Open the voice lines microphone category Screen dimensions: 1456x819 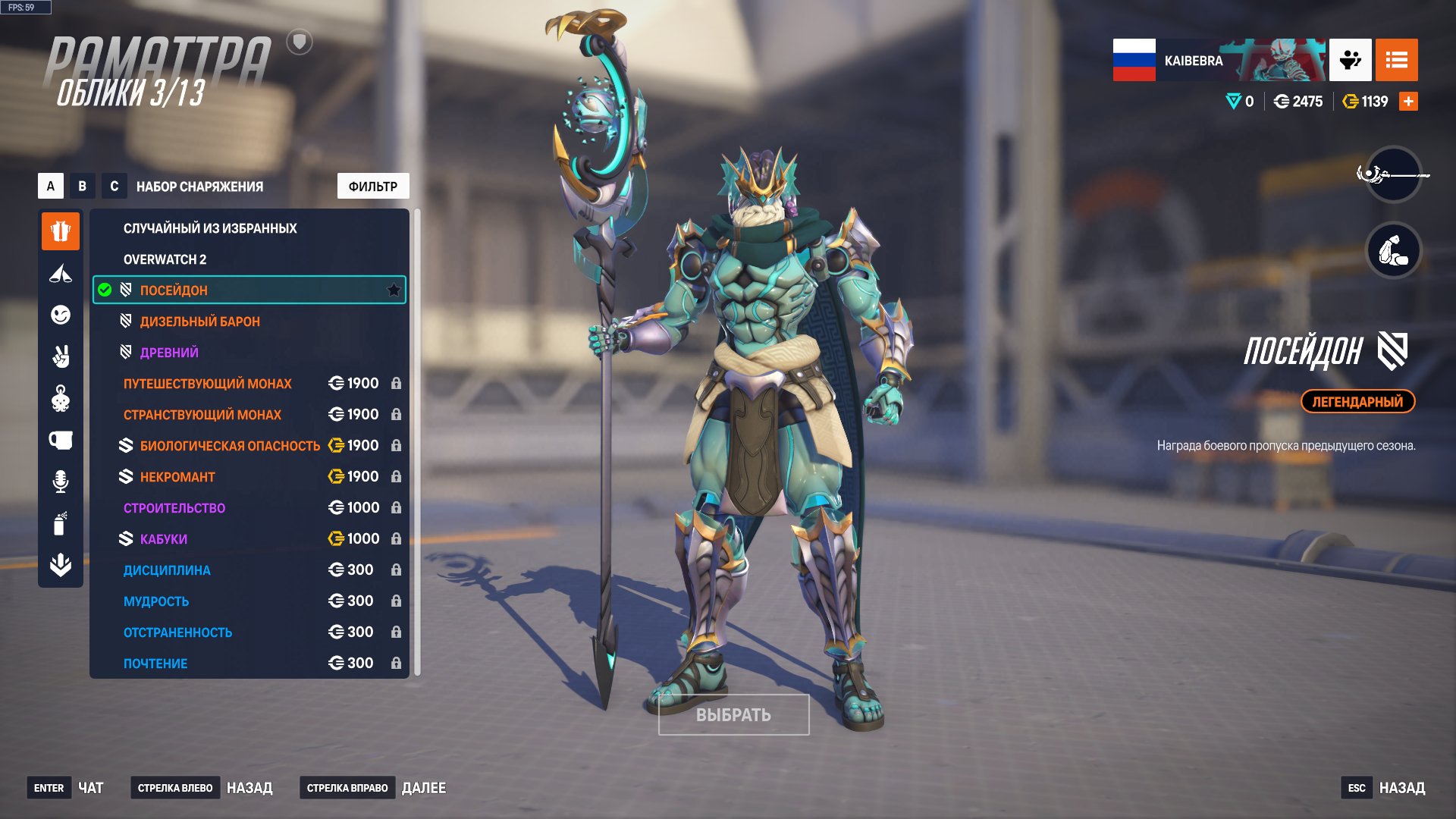pyautogui.click(x=61, y=482)
